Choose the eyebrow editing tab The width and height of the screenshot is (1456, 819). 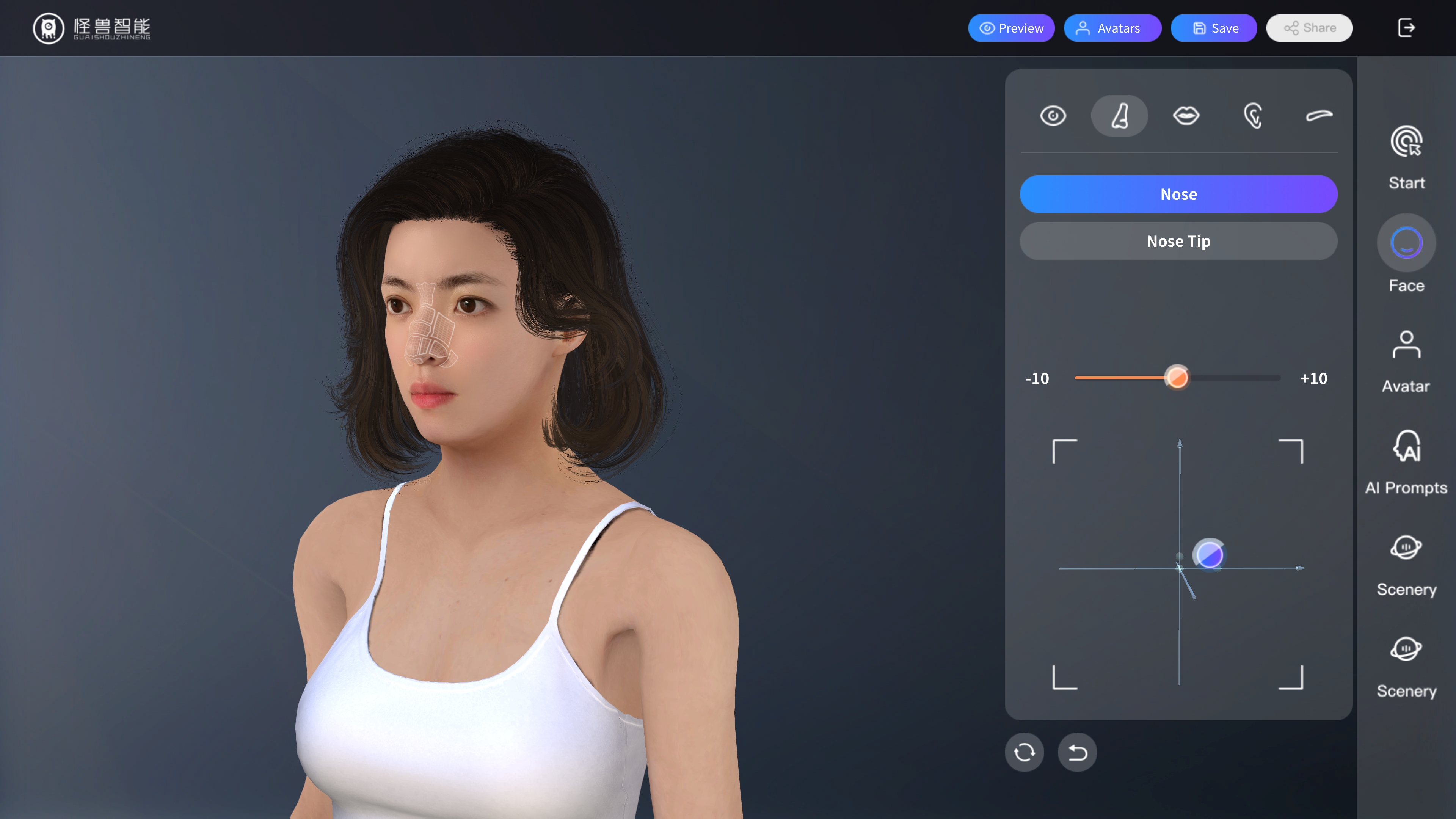(1319, 116)
